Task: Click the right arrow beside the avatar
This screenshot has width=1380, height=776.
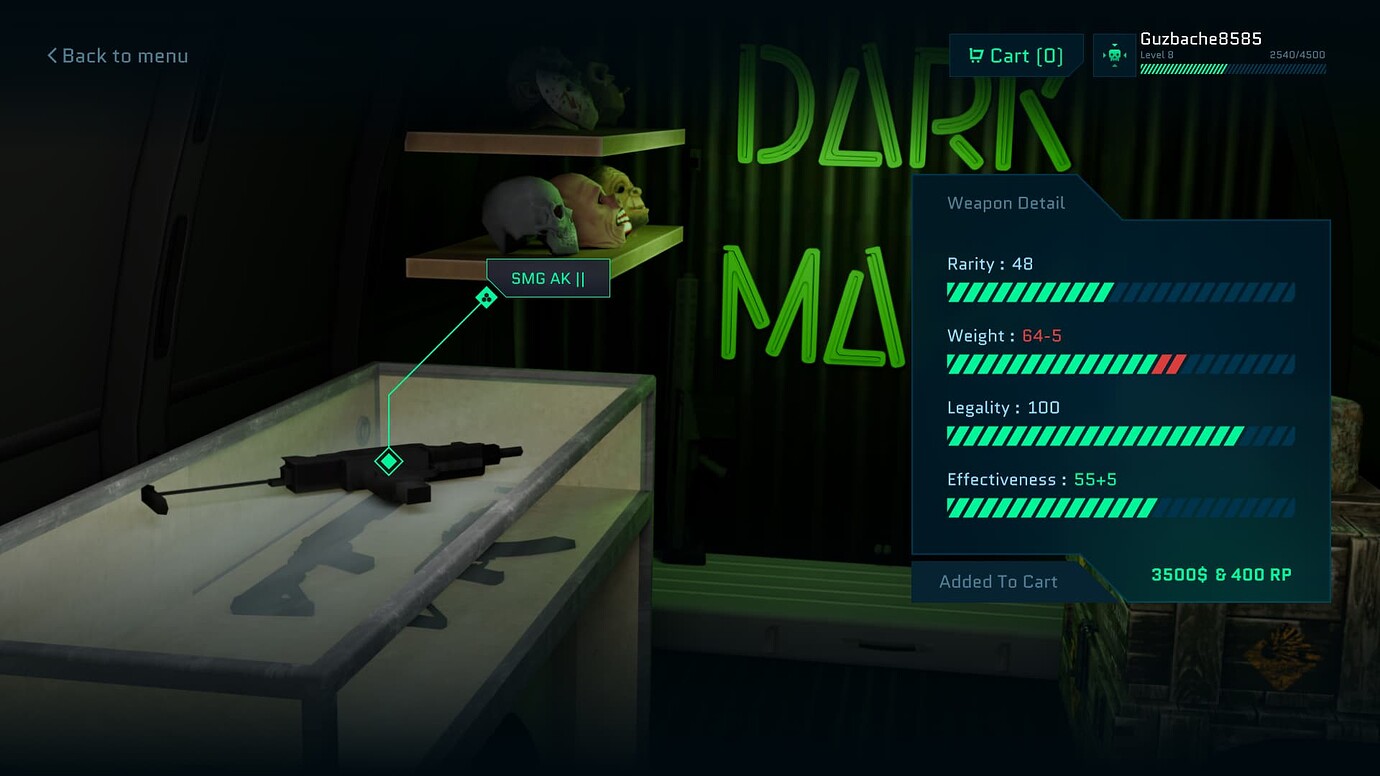Action: click(x=1125, y=55)
